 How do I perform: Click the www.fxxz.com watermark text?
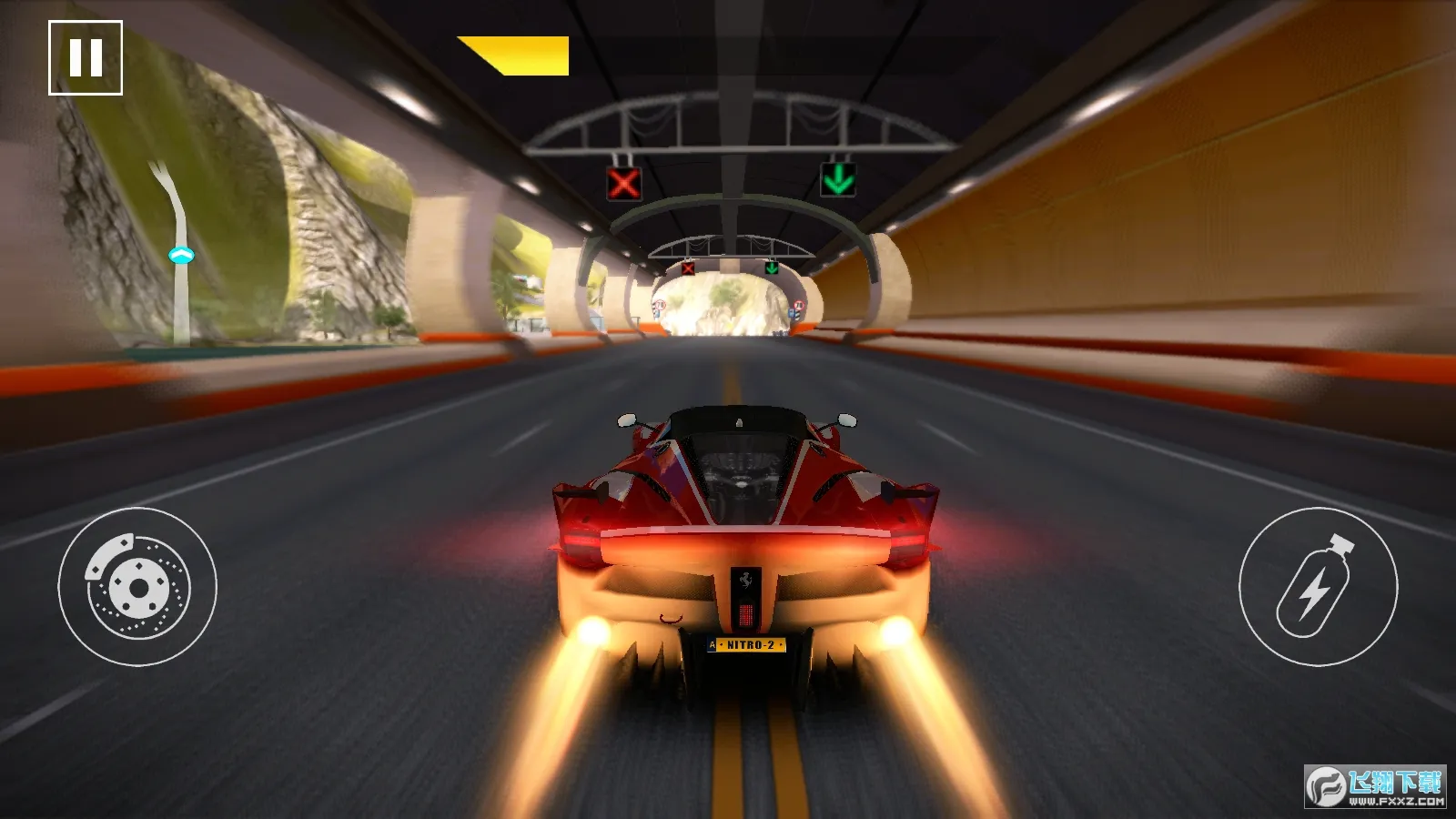1395,803
